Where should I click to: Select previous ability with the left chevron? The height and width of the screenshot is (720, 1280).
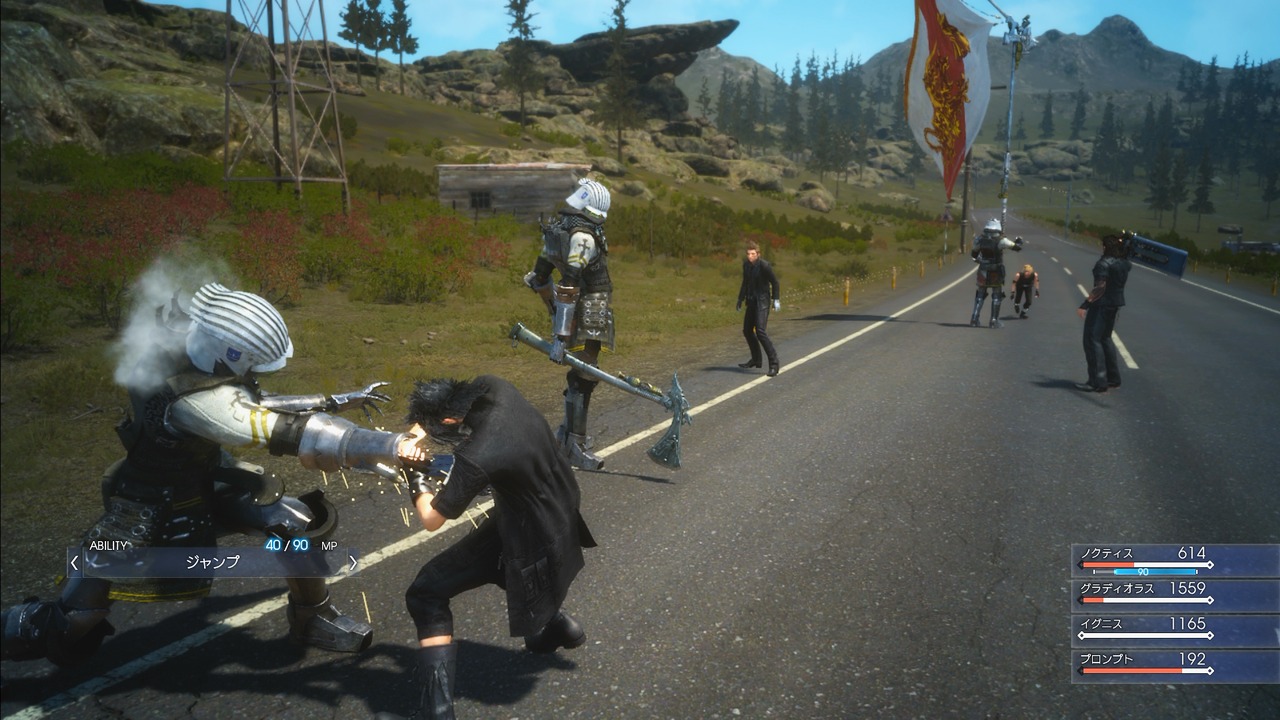[73, 562]
